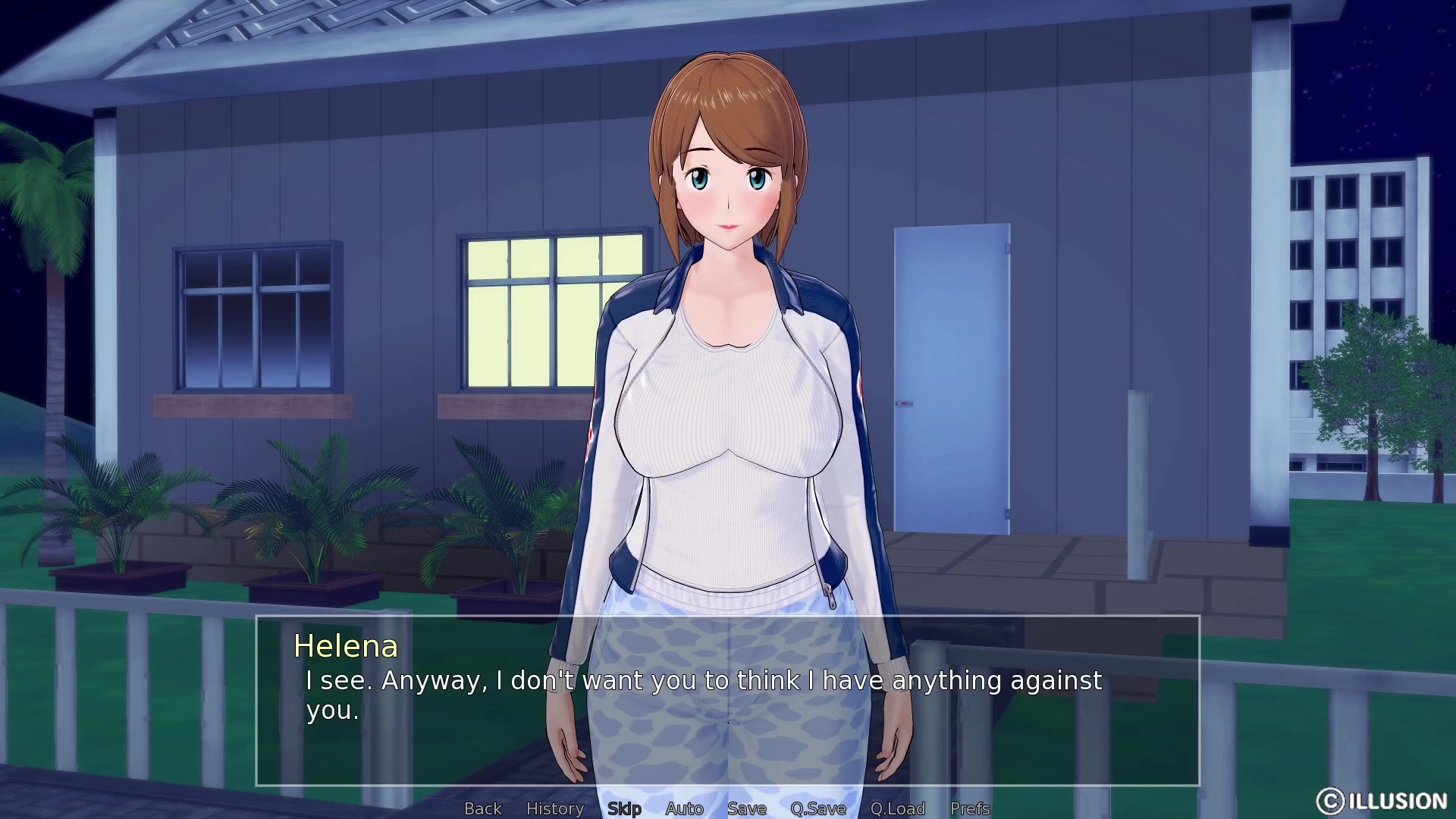Advance Helena's dialogue text box
This screenshot has width=1456, height=819.
728,701
